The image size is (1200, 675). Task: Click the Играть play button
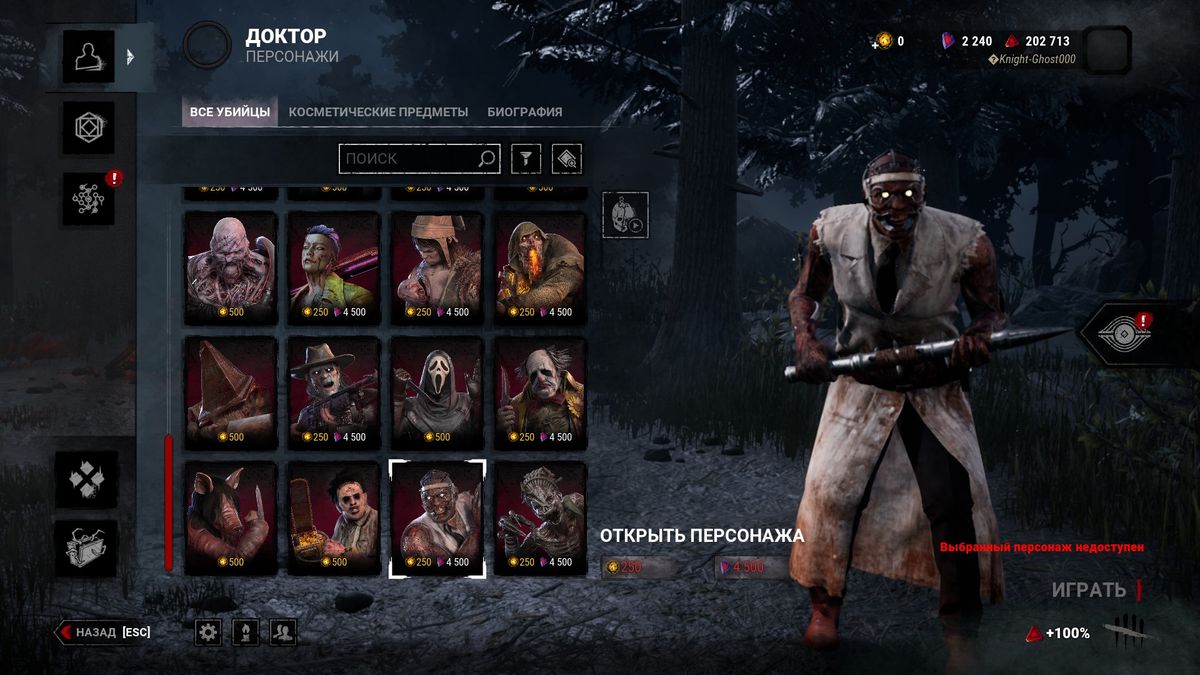coord(1089,590)
